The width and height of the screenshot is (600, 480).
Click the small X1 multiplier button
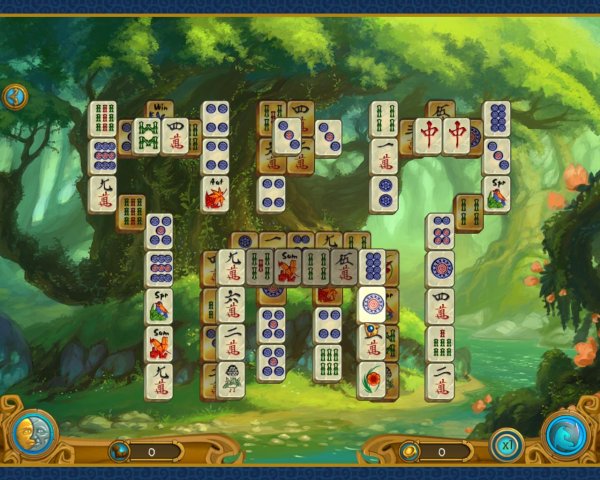click(507, 445)
